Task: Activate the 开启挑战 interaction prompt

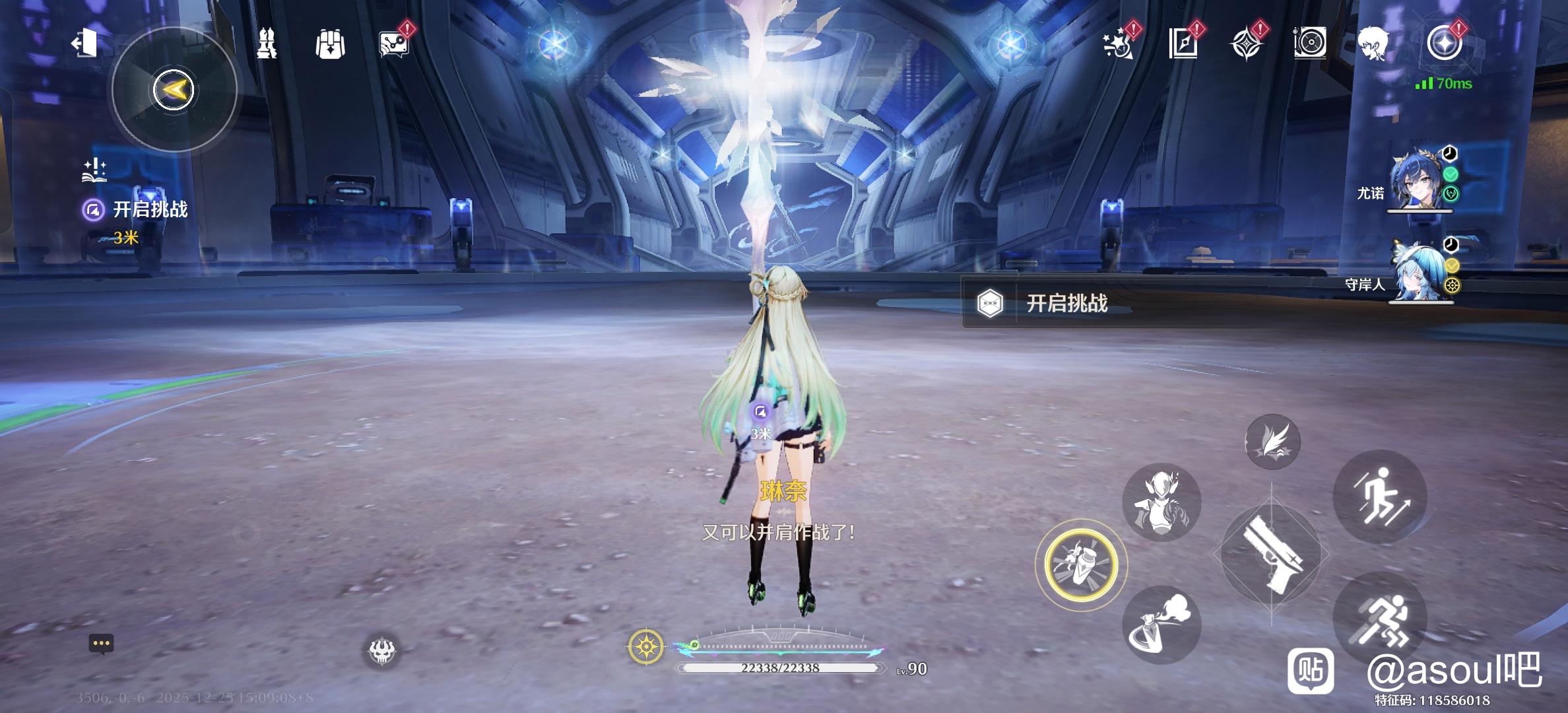Action: click(x=1066, y=304)
